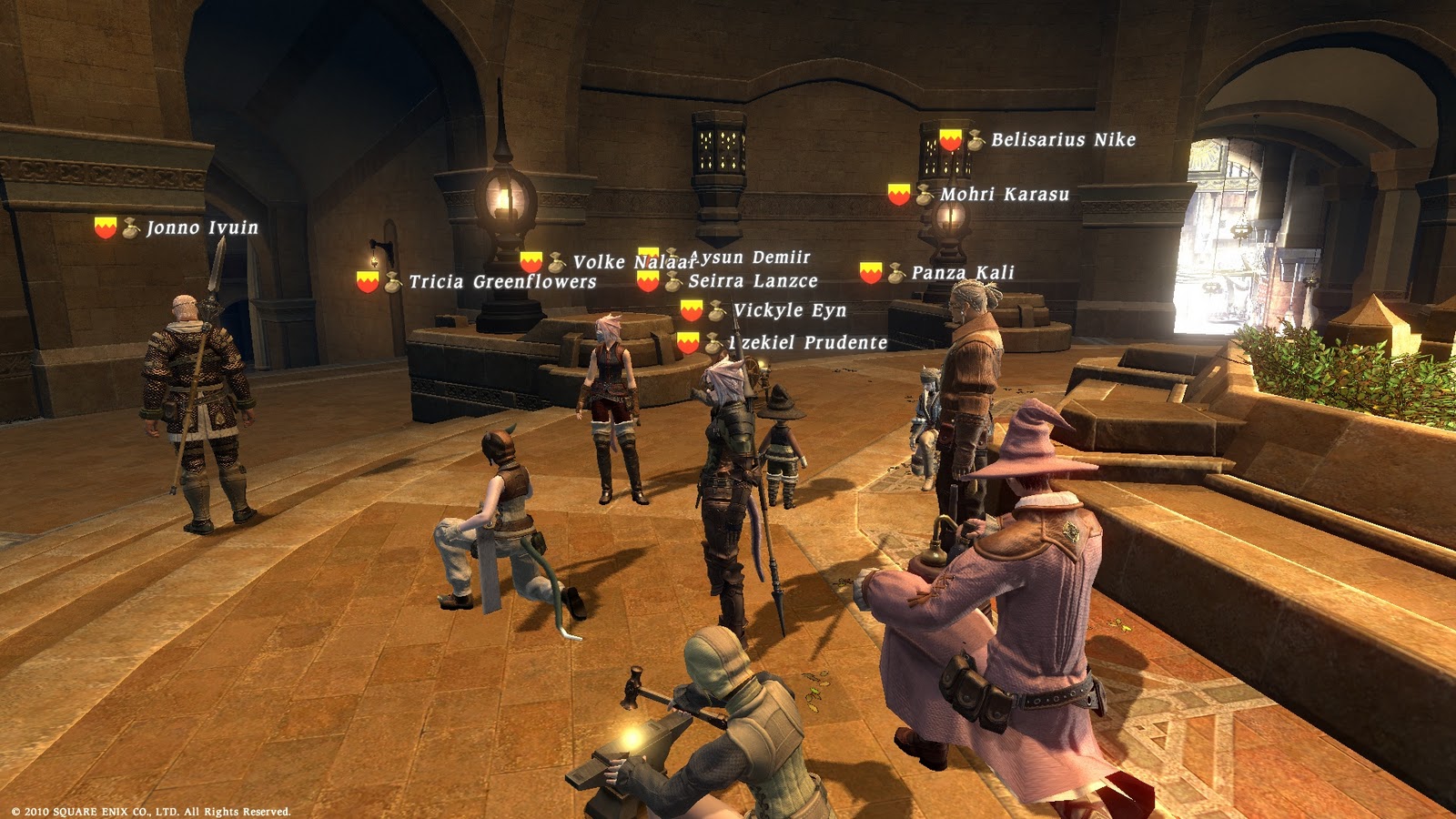1456x819 pixels.
Task: Click the shield icon beside Vickyle Eyn
Action: (x=689, y=310)
